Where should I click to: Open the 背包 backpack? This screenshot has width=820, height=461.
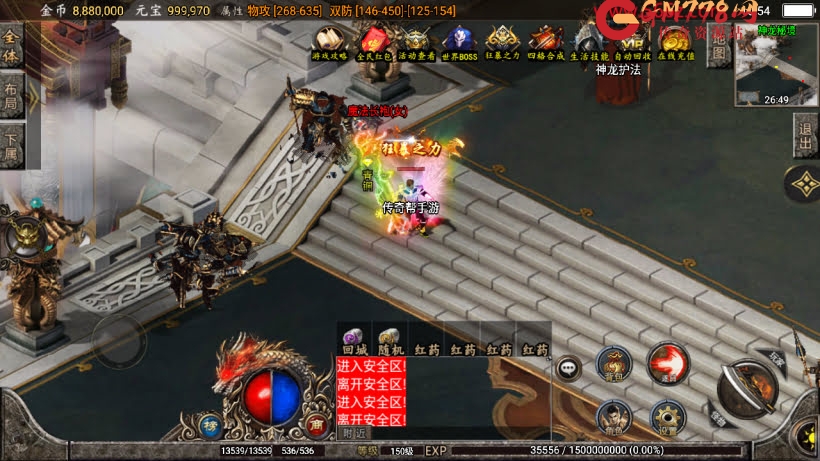[613, 363]
